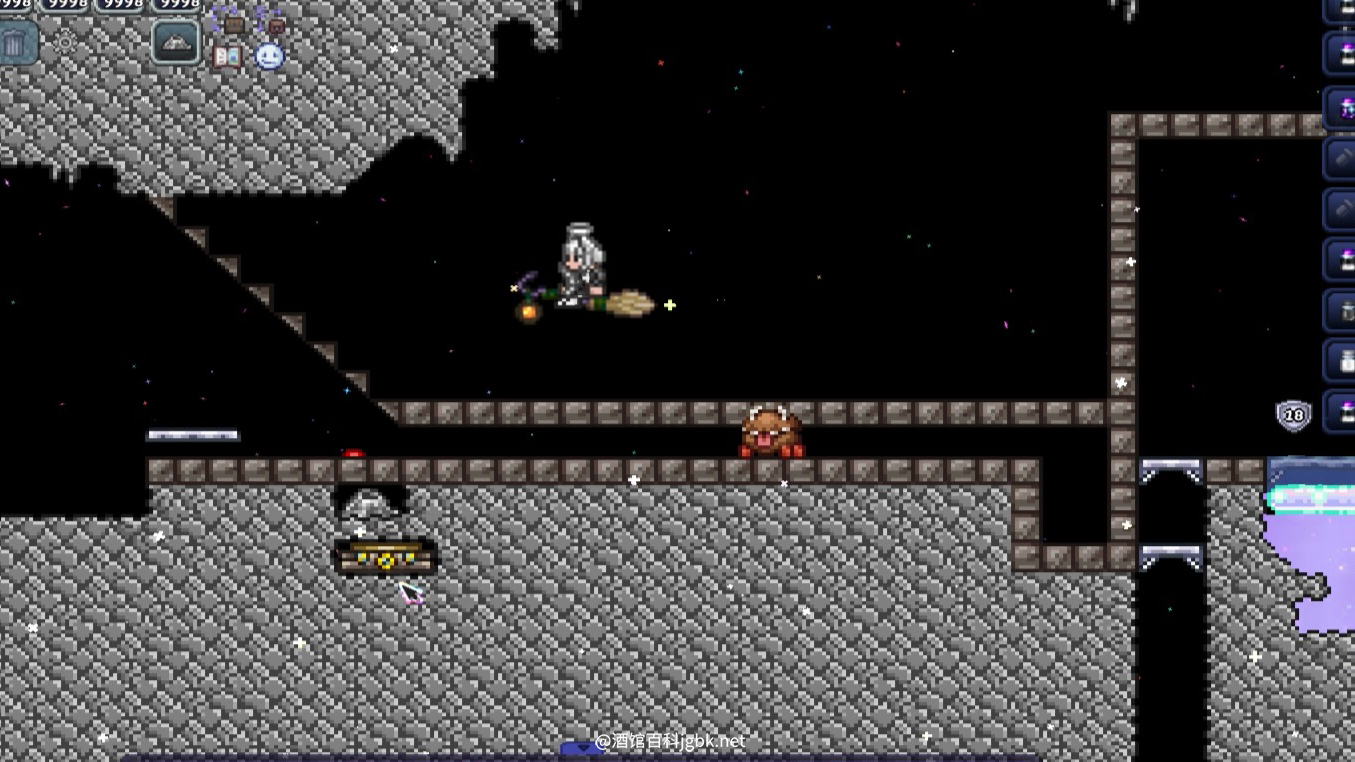Choose the stone pile crafting slot
This screenshot has height=762, width=1355.
tap(176, 43)
